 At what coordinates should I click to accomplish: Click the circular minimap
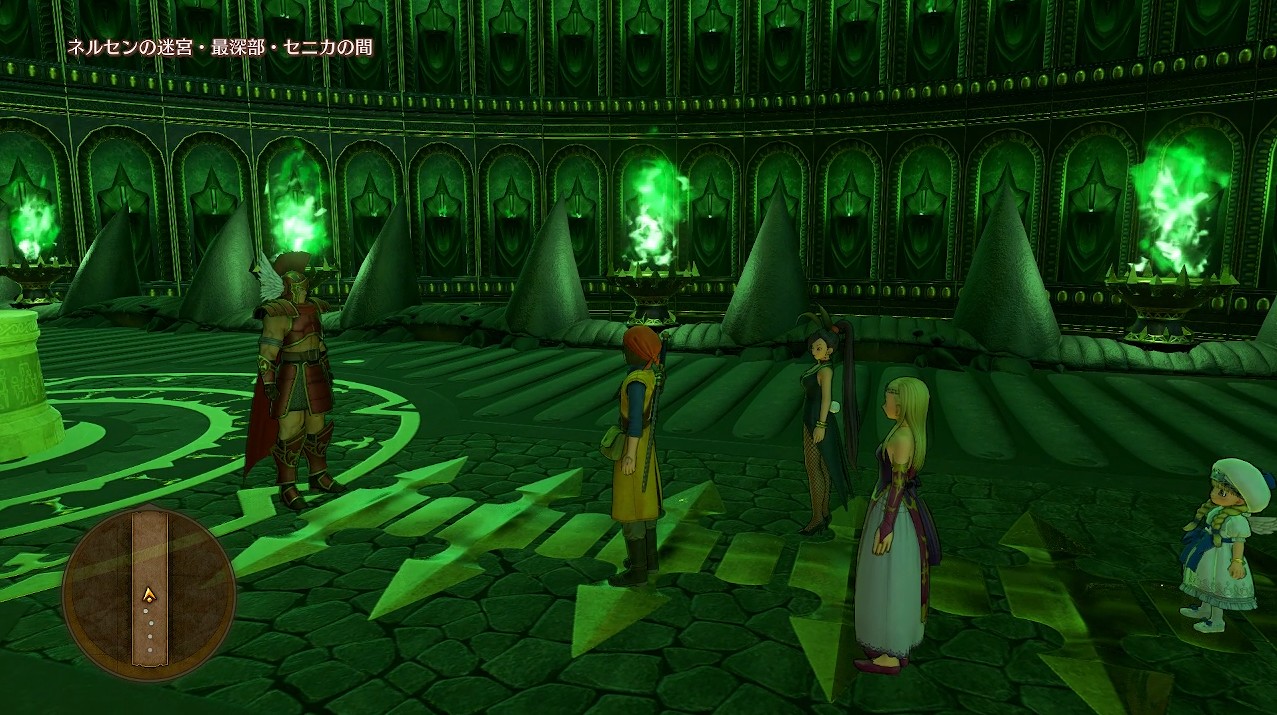(x=149, y=592)
